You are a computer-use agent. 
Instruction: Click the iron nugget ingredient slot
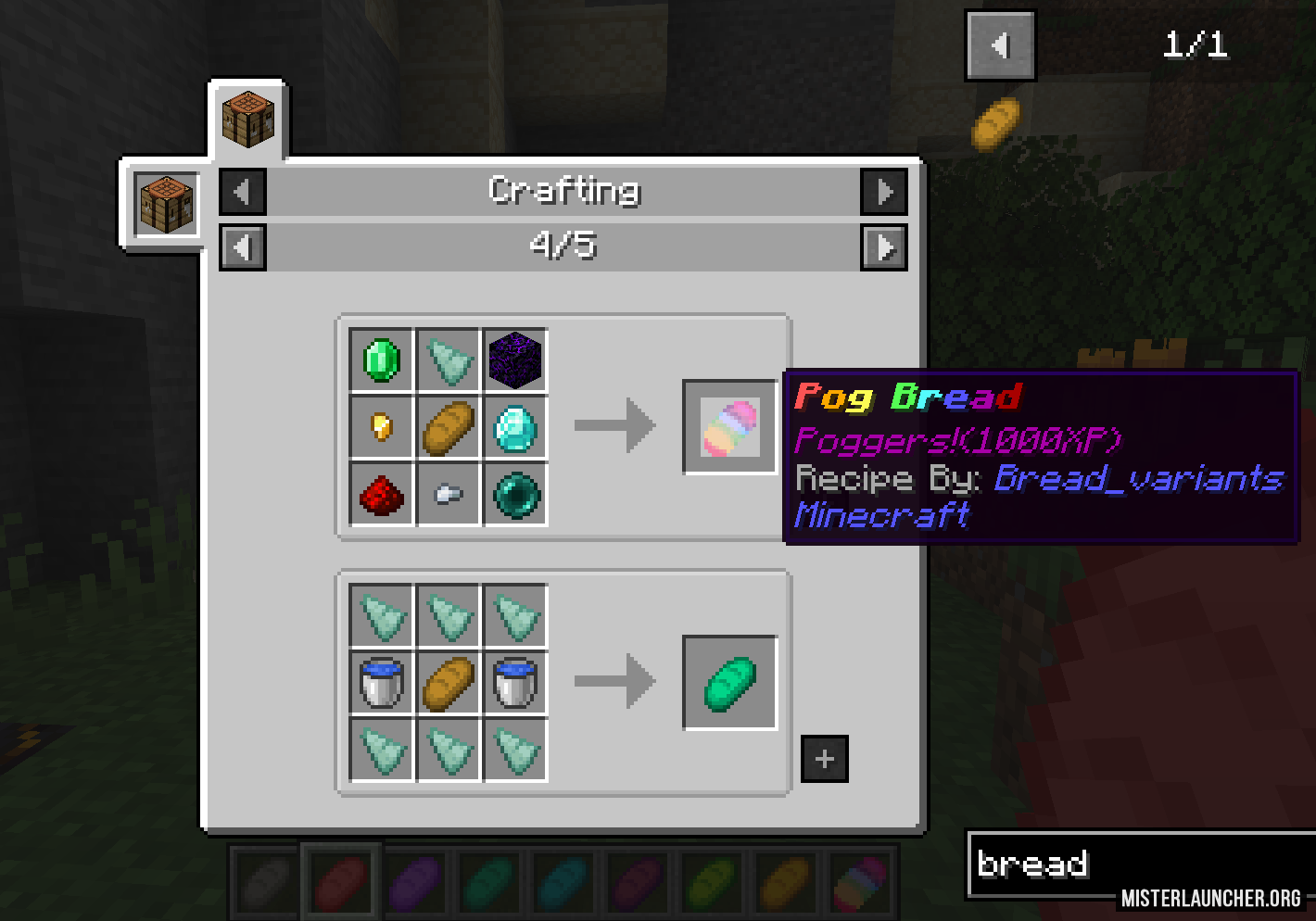(449, 494)
